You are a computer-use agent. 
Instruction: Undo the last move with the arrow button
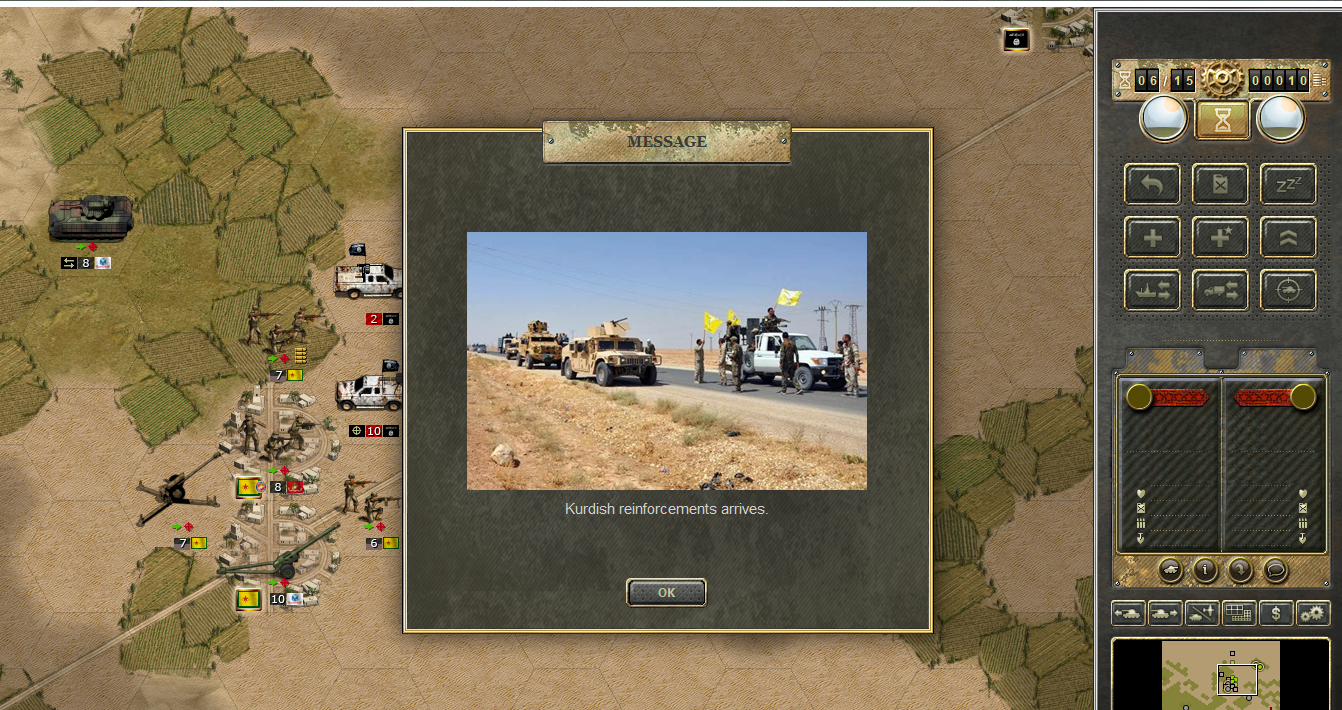tap(1152, 185)
